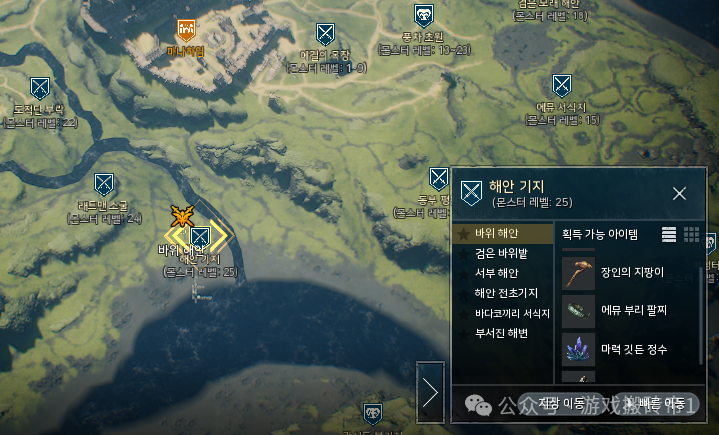Click the 지정 이동 button
Screen dimensions: 719x435
(563, 403)
